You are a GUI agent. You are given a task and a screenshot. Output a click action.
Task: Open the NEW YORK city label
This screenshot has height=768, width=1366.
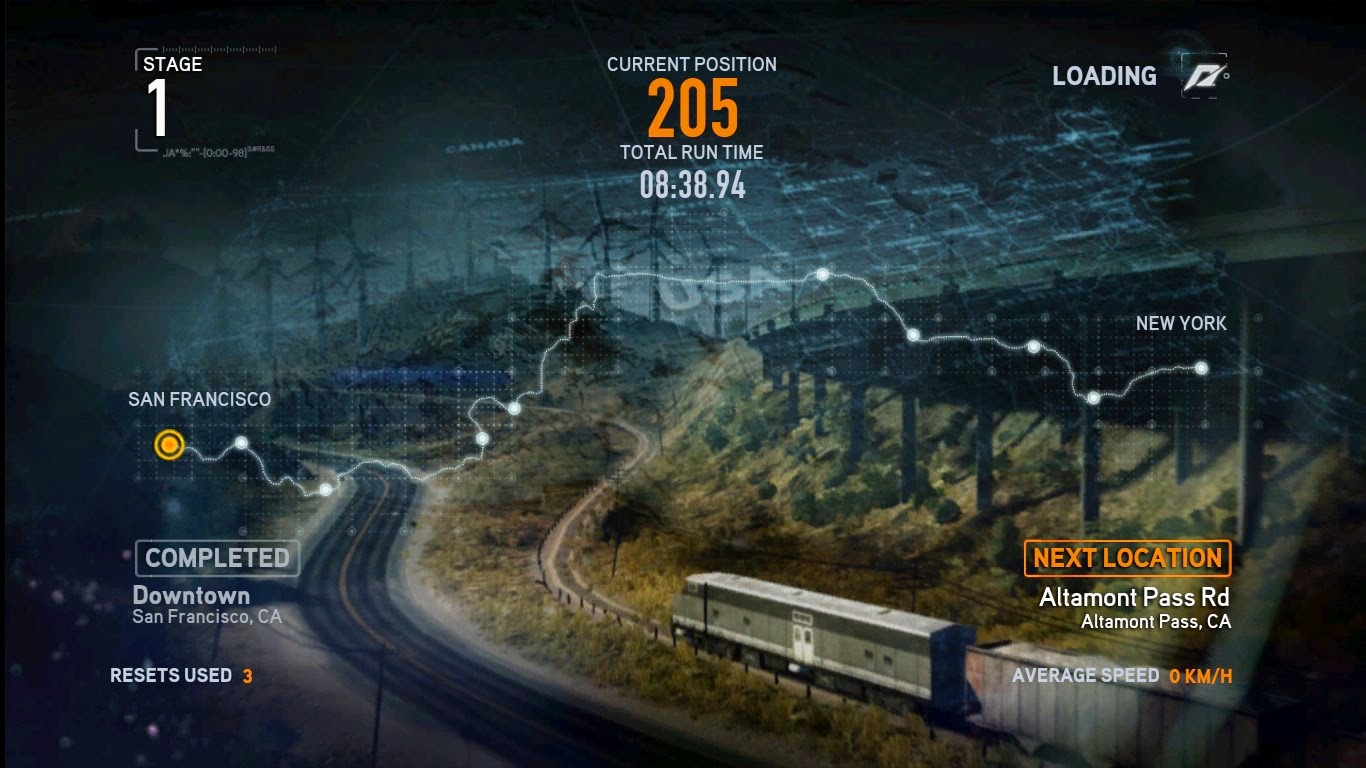click(1182, 323)
